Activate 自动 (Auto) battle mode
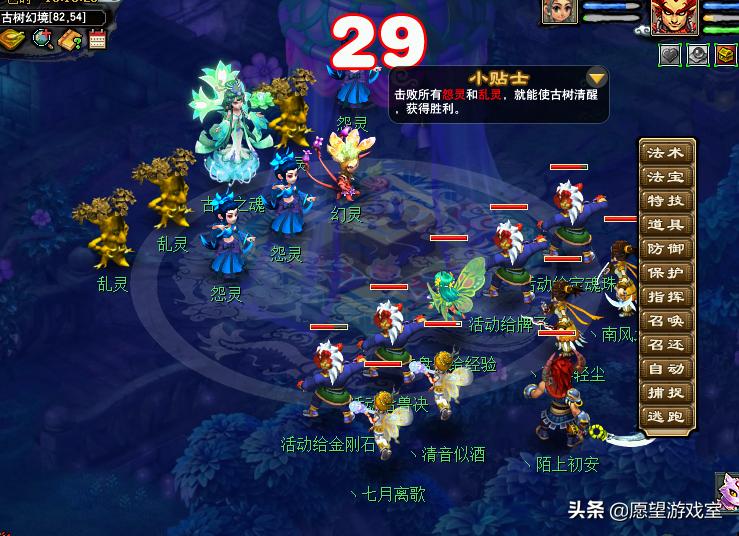Image resolution: width=739 pixels, height=536 pixels. tap(665, 369)
